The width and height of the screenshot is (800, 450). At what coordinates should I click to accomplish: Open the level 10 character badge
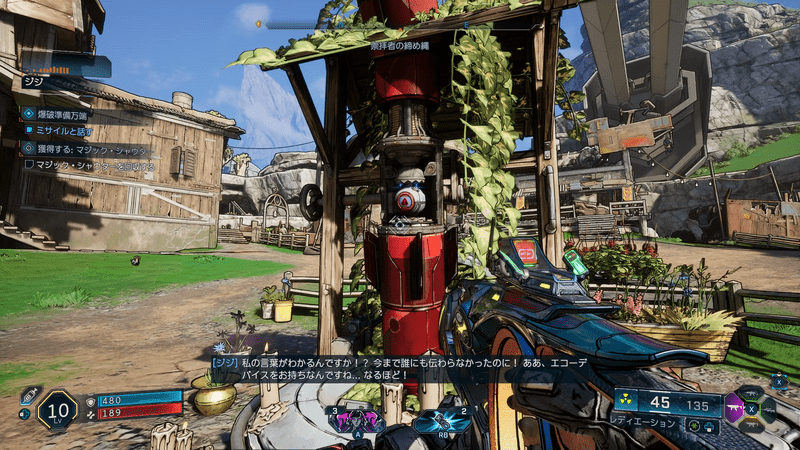click(57, 410)
